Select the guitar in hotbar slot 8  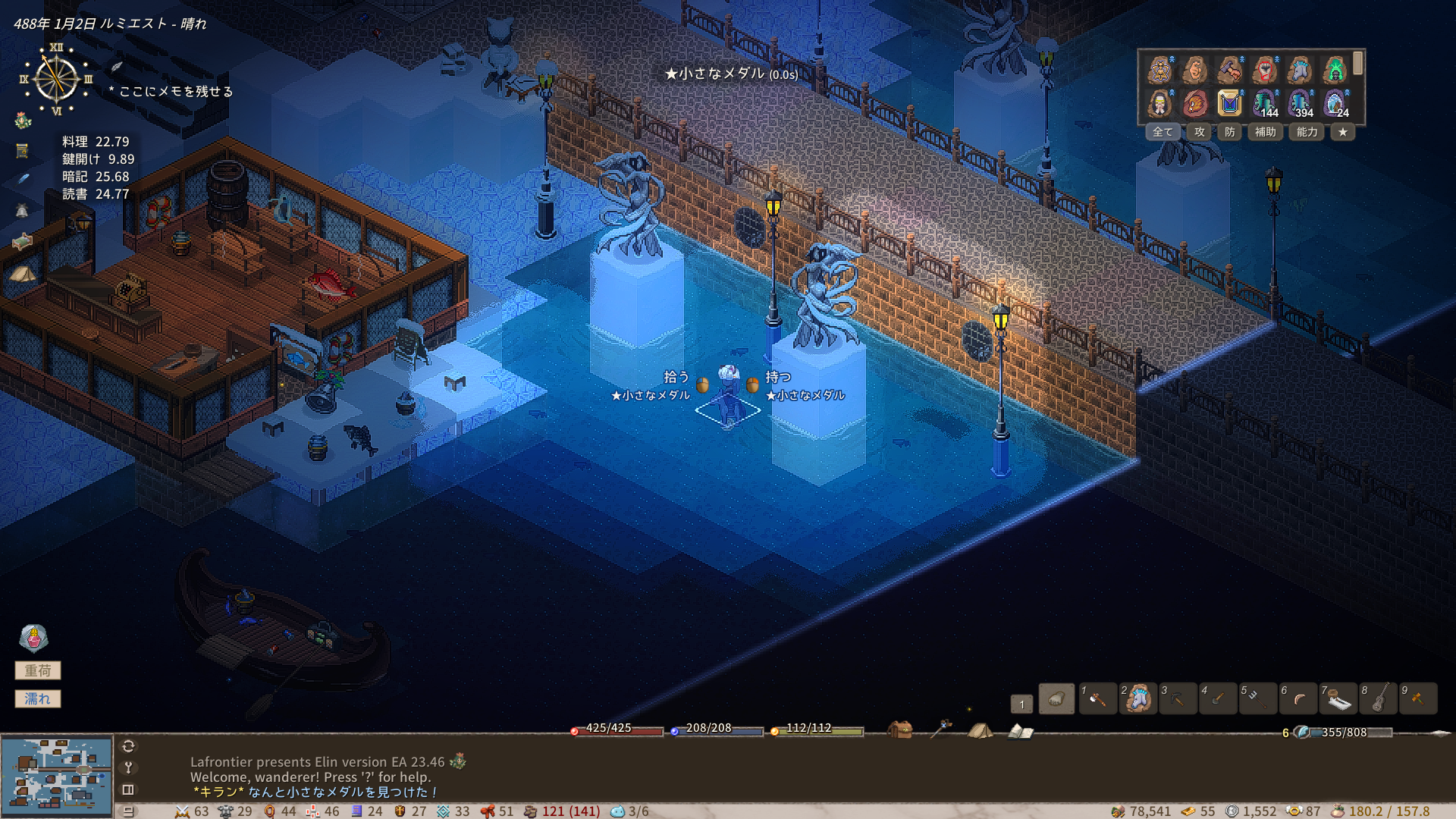[1379, 699]
